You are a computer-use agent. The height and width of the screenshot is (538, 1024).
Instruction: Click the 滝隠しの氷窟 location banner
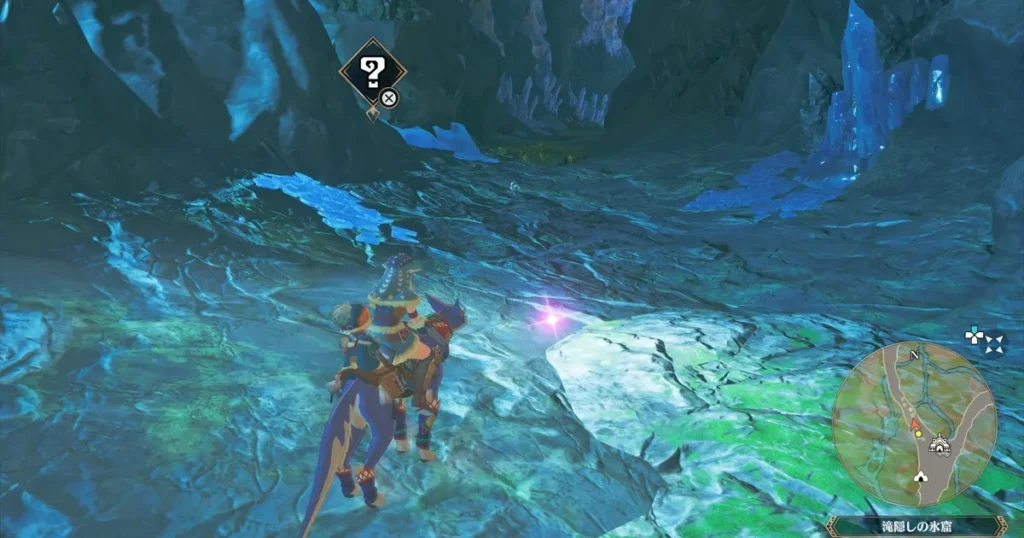point(916,525)
